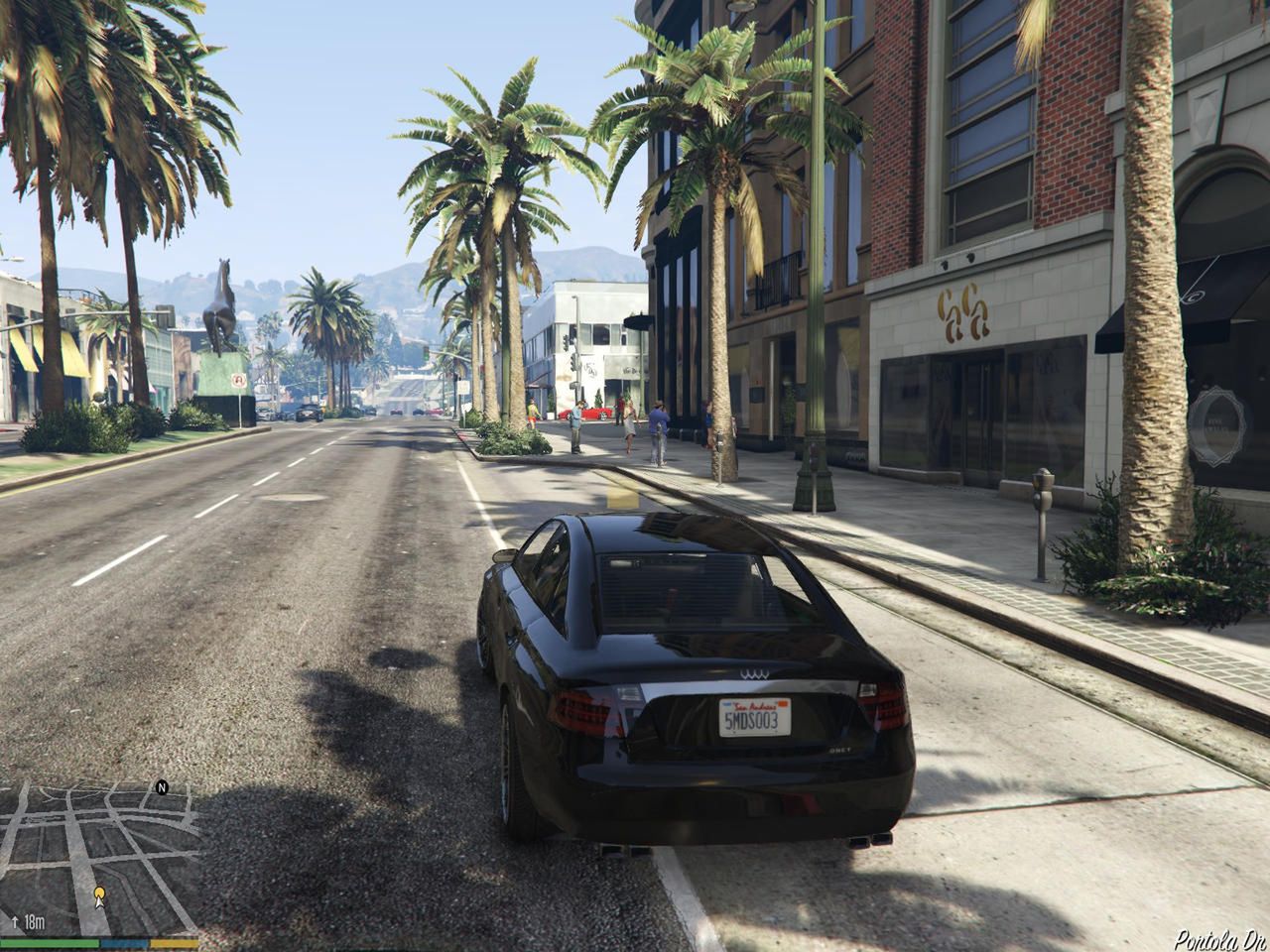
Task: Click the N north indicator on the minimap
Action: tap(161, 786)
